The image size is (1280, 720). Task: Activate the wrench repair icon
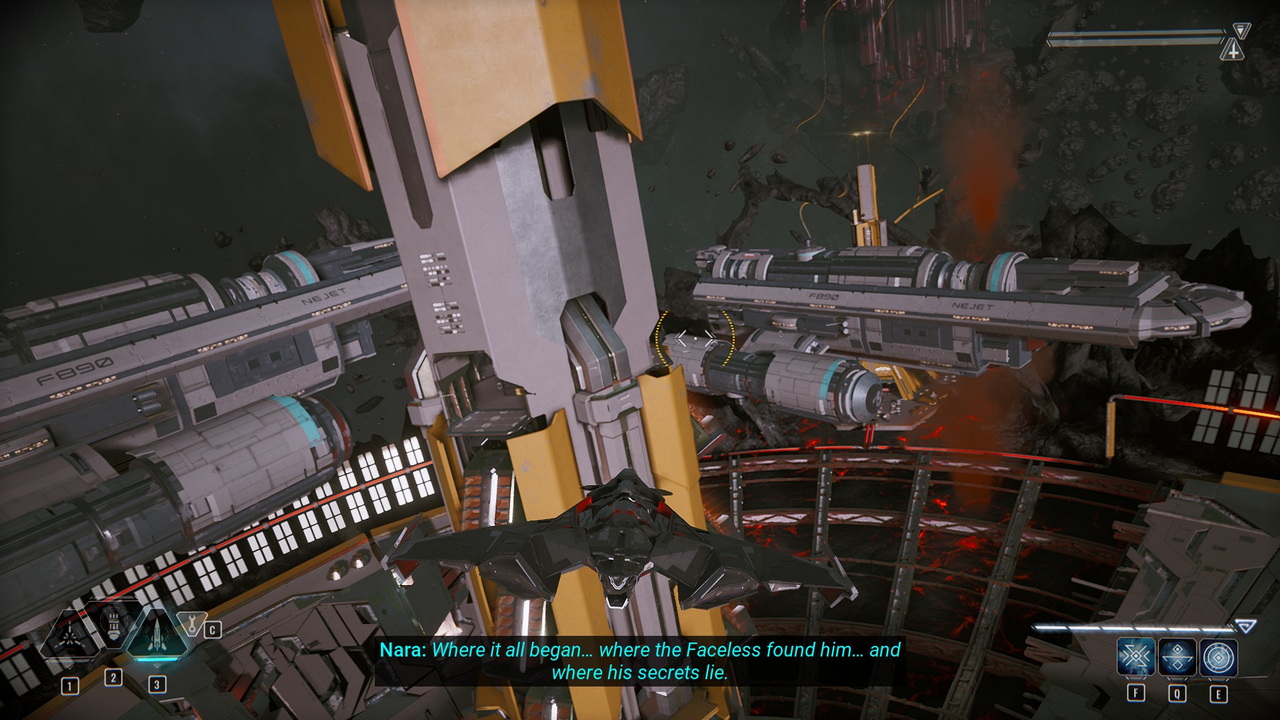(189, 624)
